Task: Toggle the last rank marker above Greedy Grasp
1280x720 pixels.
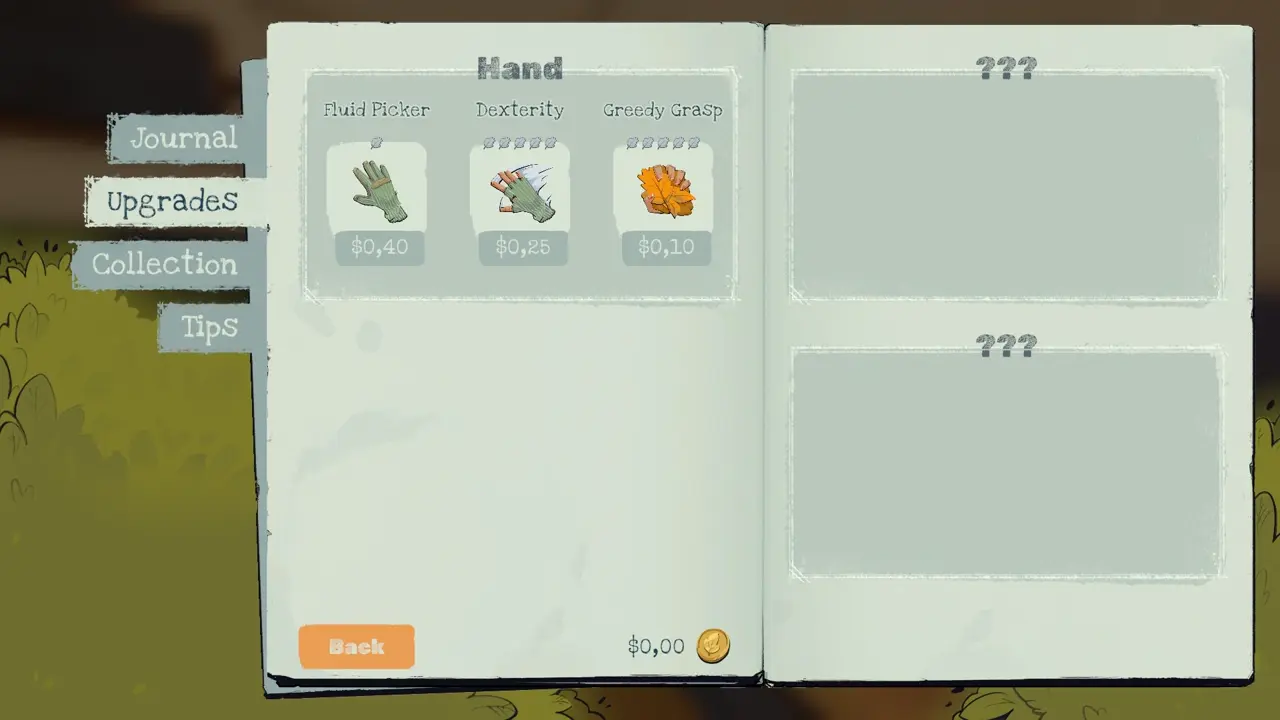Action: 694,143
